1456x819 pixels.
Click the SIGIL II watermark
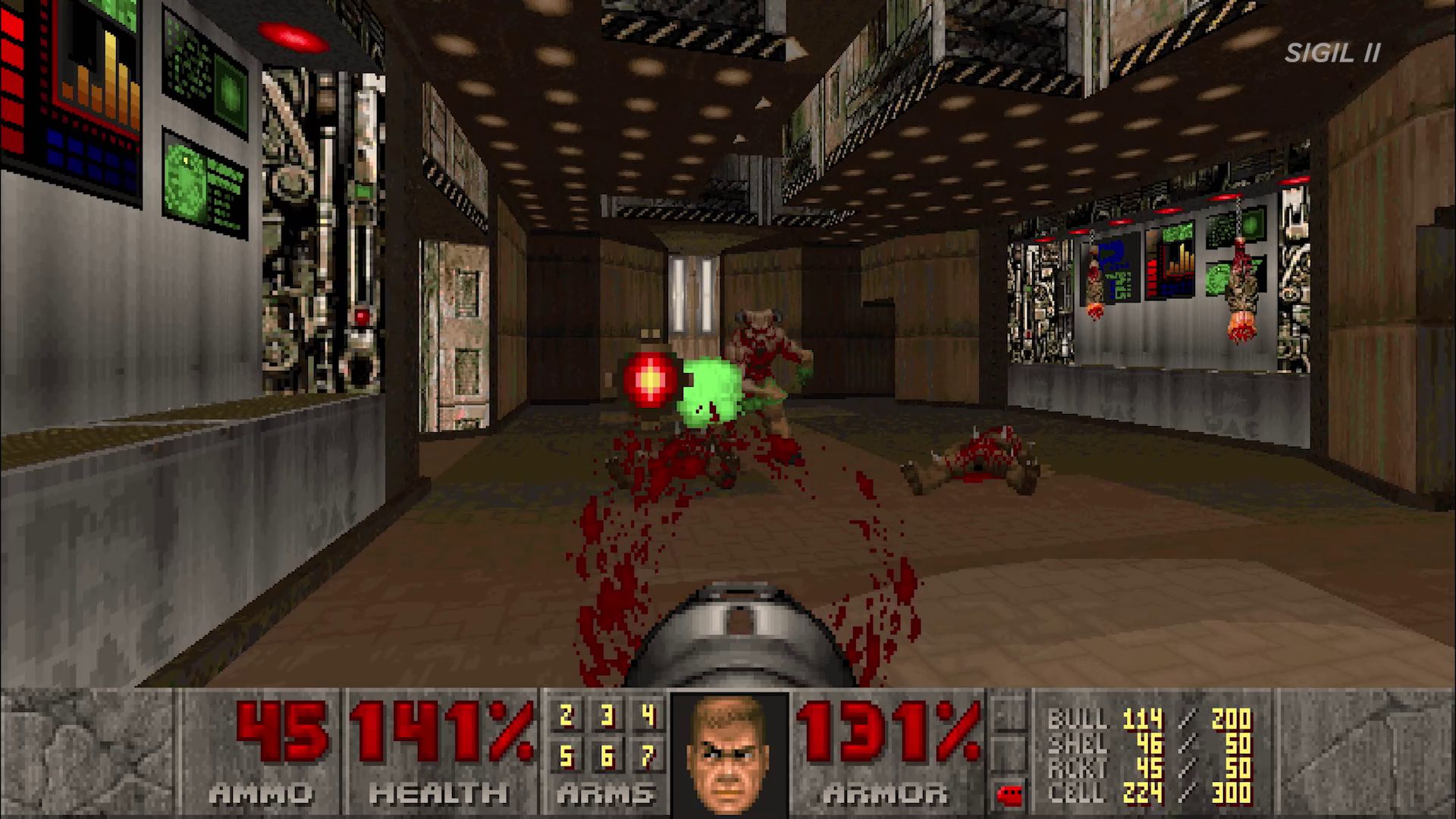[1332, 53]
